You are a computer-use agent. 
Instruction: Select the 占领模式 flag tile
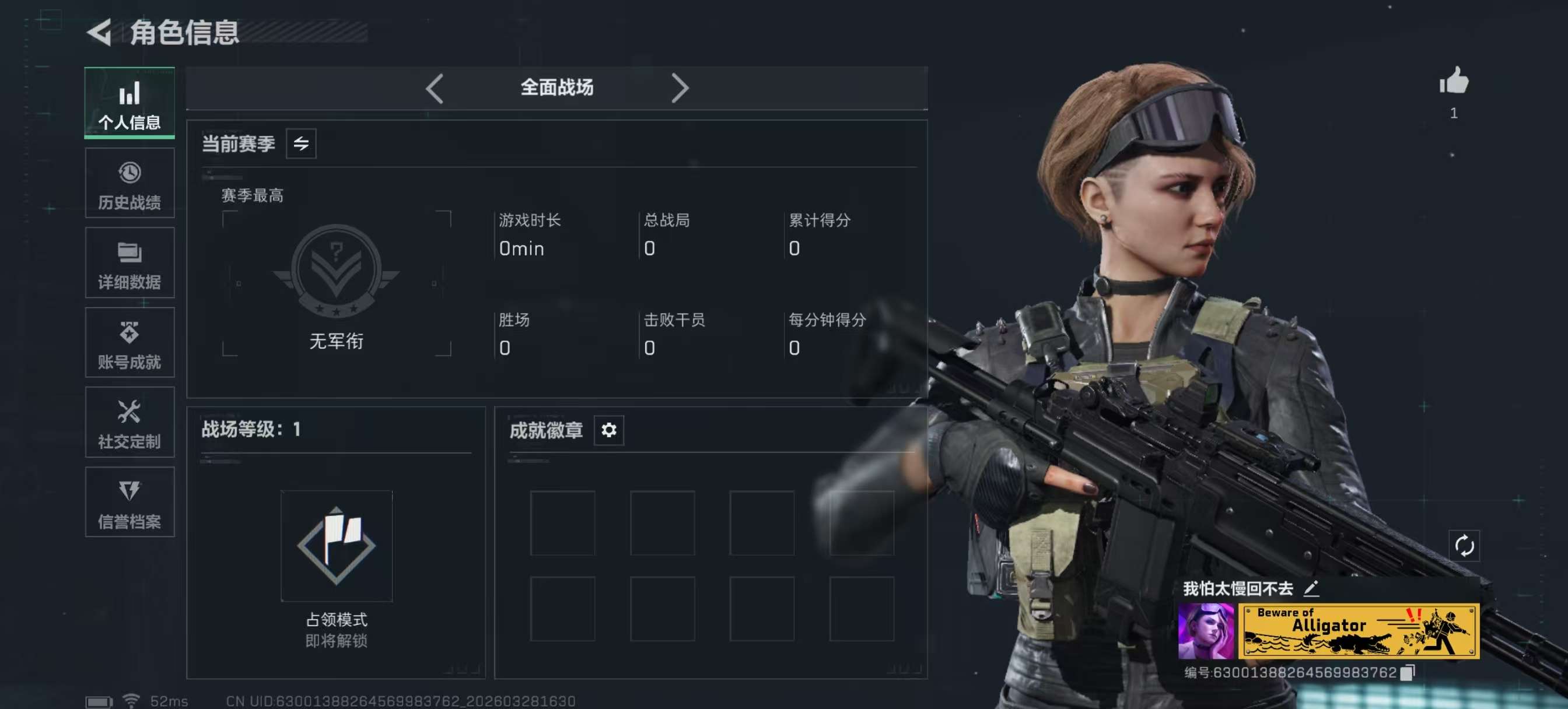[337, 546]
